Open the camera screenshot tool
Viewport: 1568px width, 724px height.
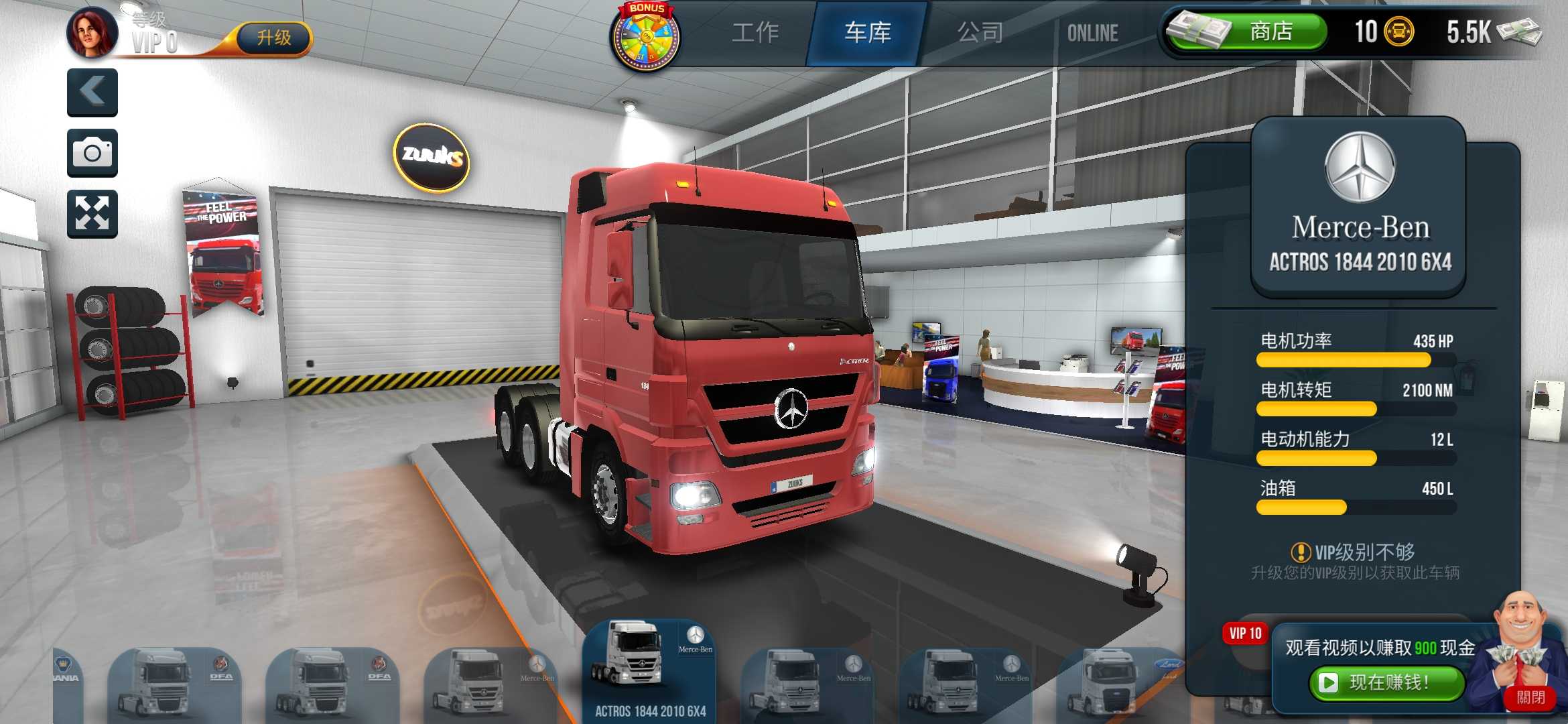[x=92, y=152]
